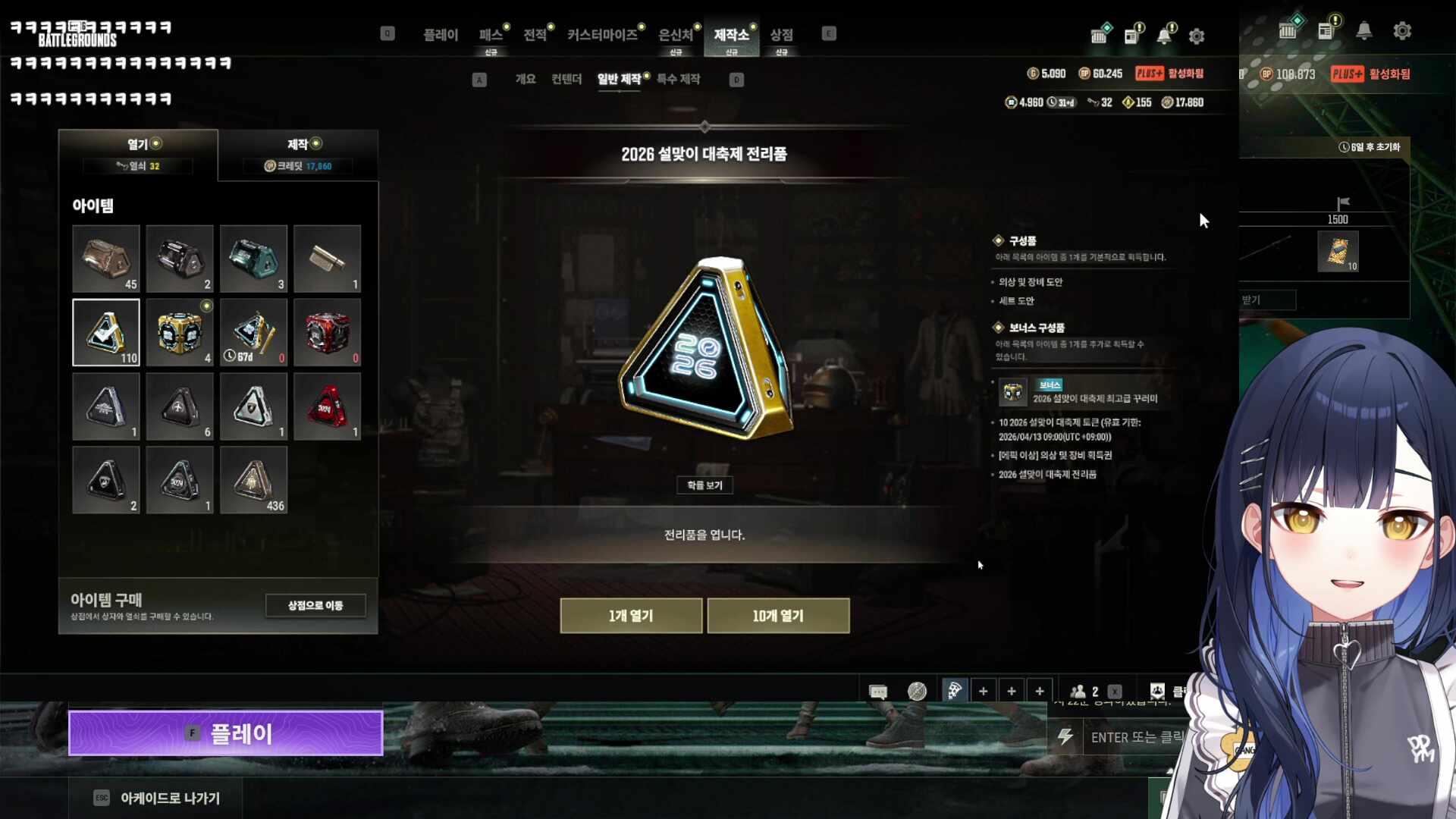Open the 개요 overview sub-tab

point(526,79)
